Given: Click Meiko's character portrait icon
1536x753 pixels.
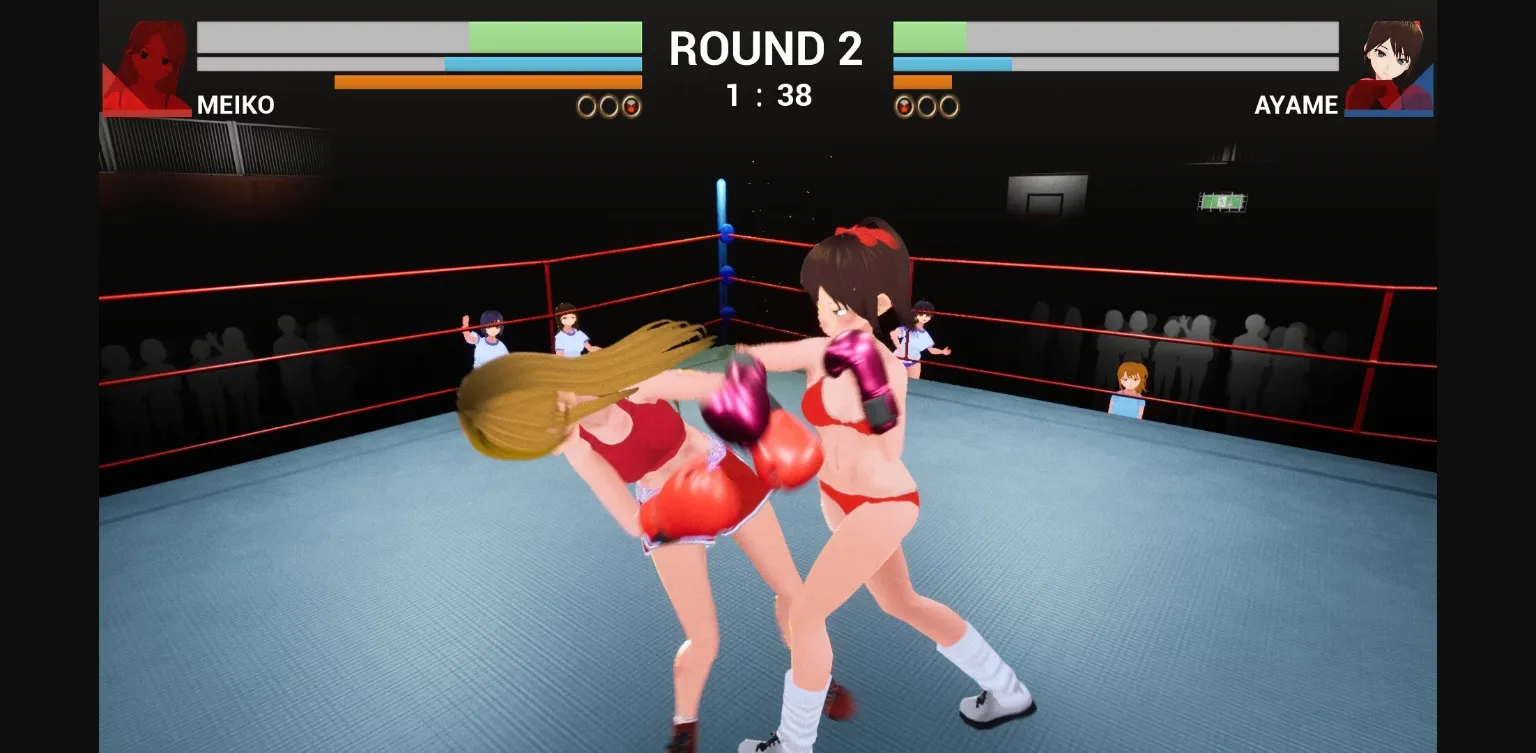Looking at the screenshot, I should (148, 60).
